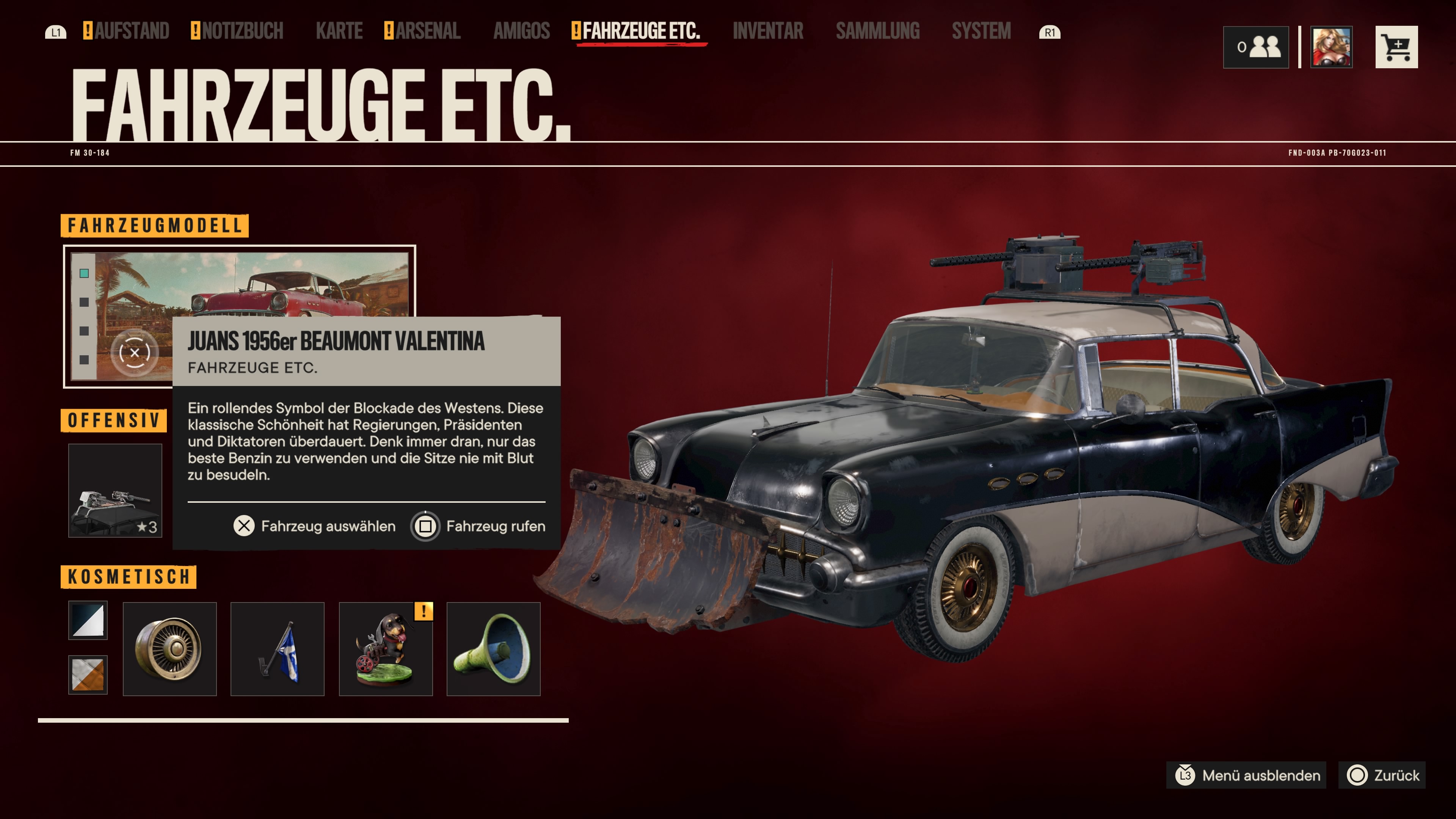
Task: Select the Amigos tab
Action: (x=521, y=31)
